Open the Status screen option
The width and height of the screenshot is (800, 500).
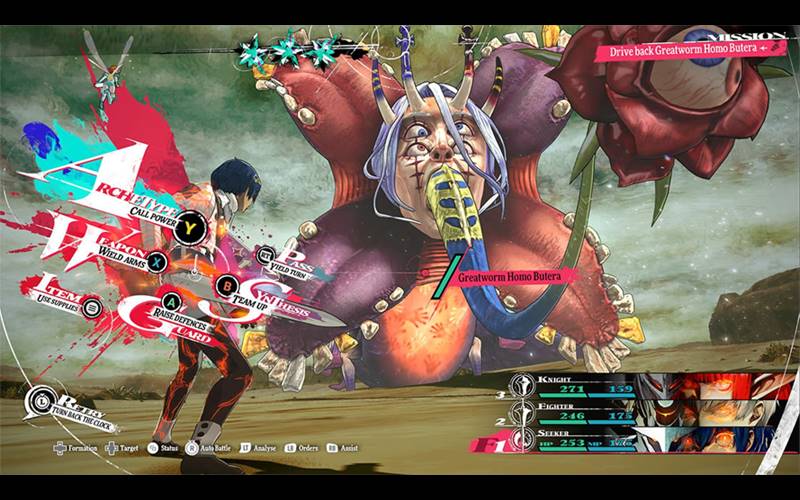coord(164,449)
